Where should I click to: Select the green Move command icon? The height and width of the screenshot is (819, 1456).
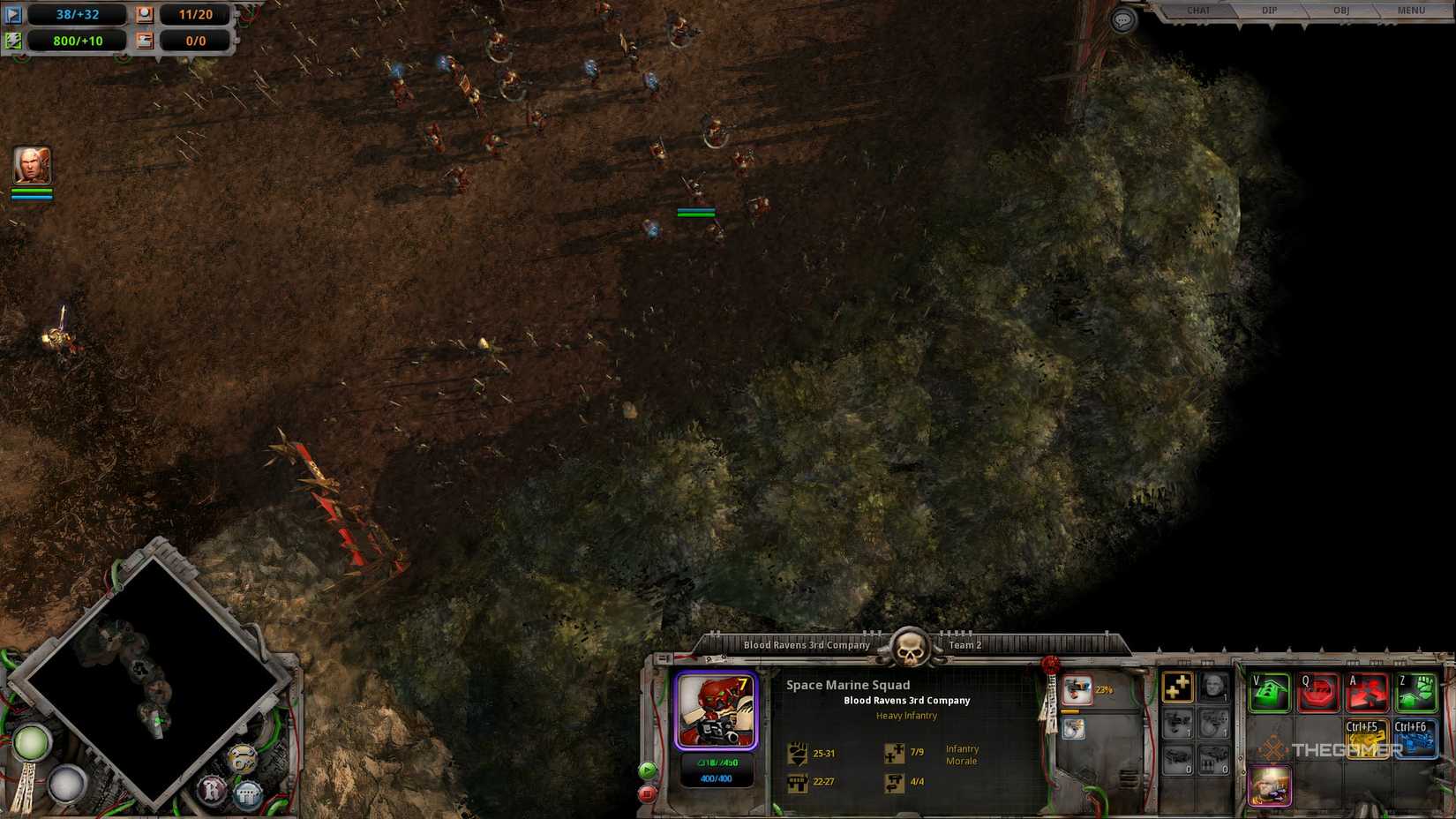(1268, 692)
